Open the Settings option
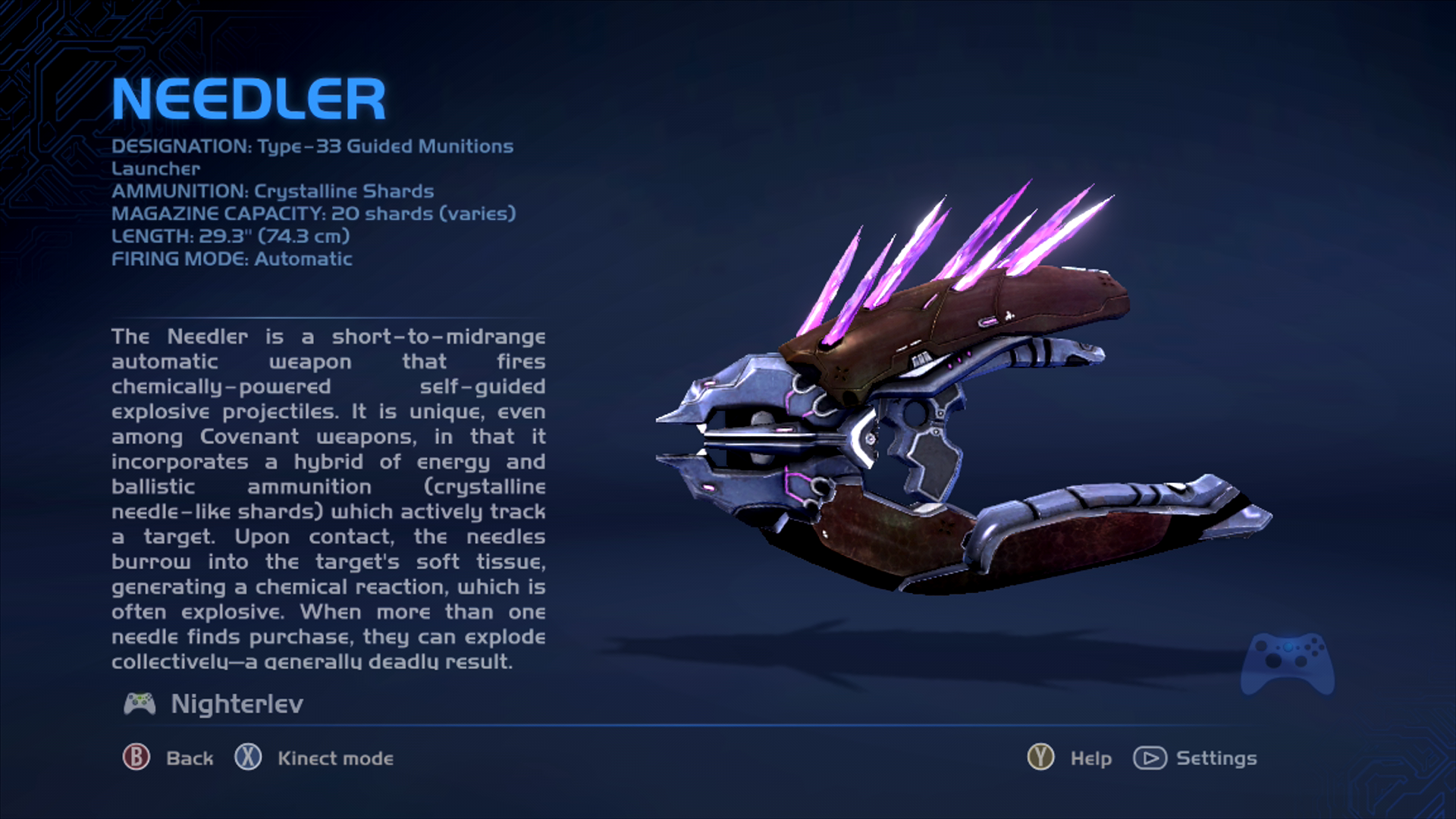The height and width of the screenshot is (819, 1456). pyautogui.click(x=1195, y=758)
